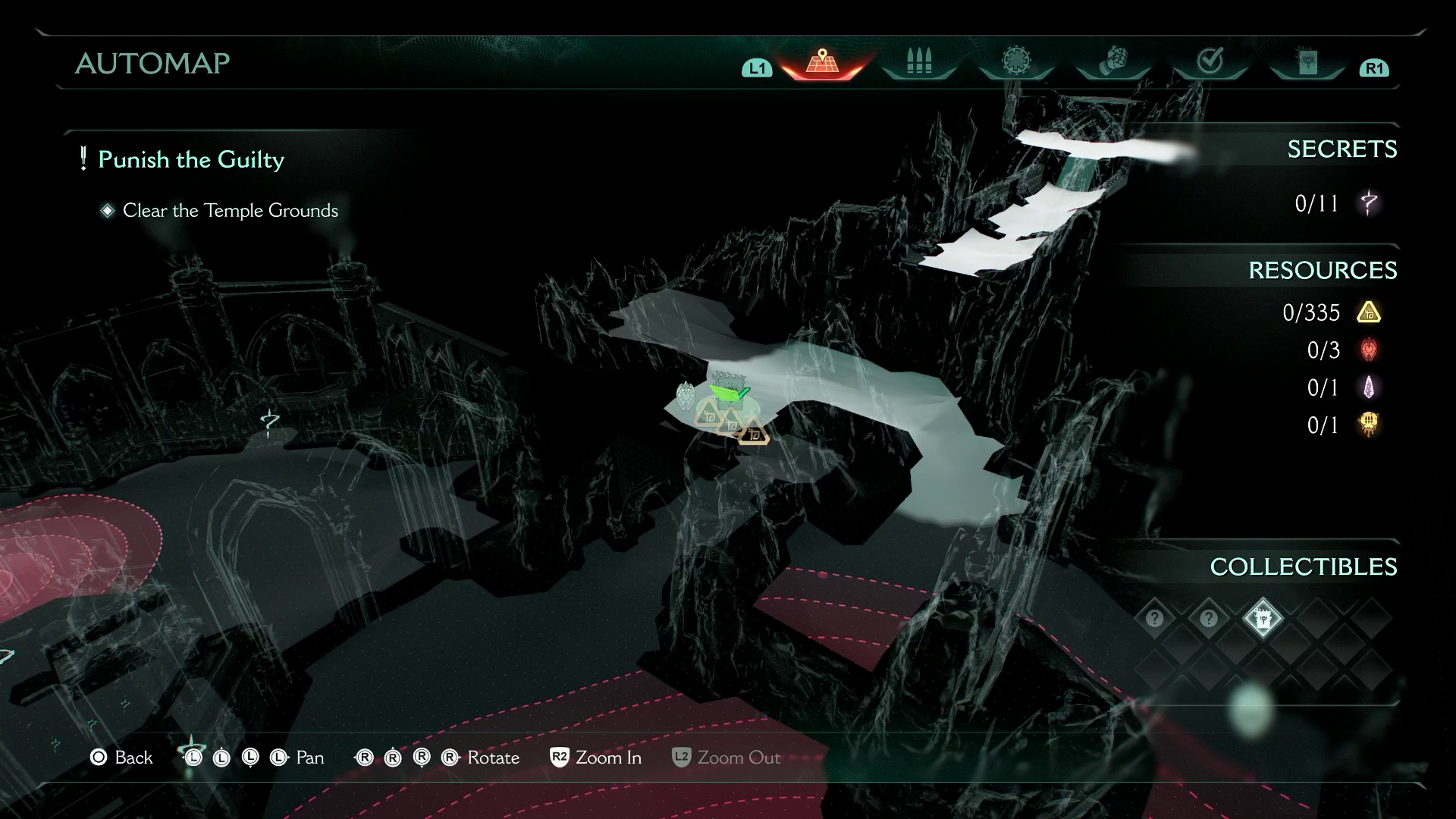
Task: Open the rune wheel panel icon
Action: point(1016,60)
